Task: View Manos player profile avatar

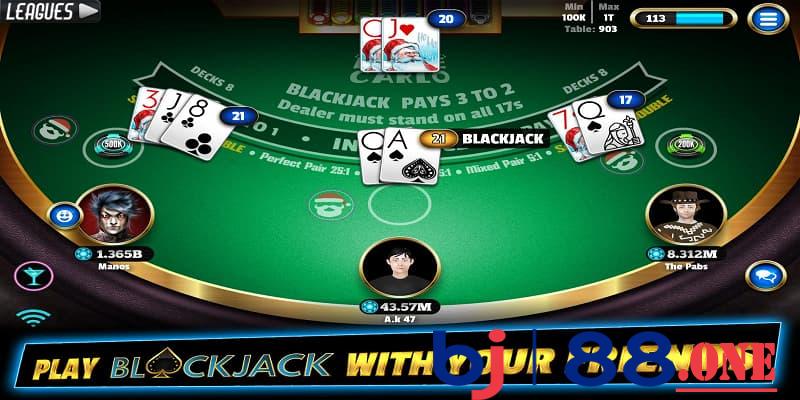Action: point(114,214)
